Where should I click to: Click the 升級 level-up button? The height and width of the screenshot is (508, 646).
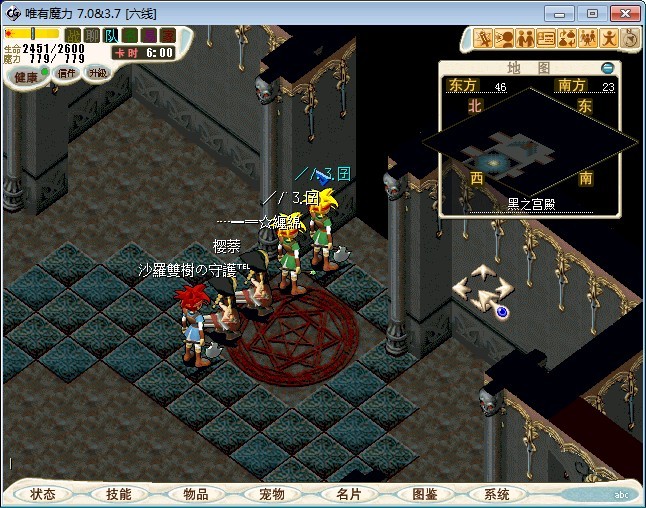point(97,73)
